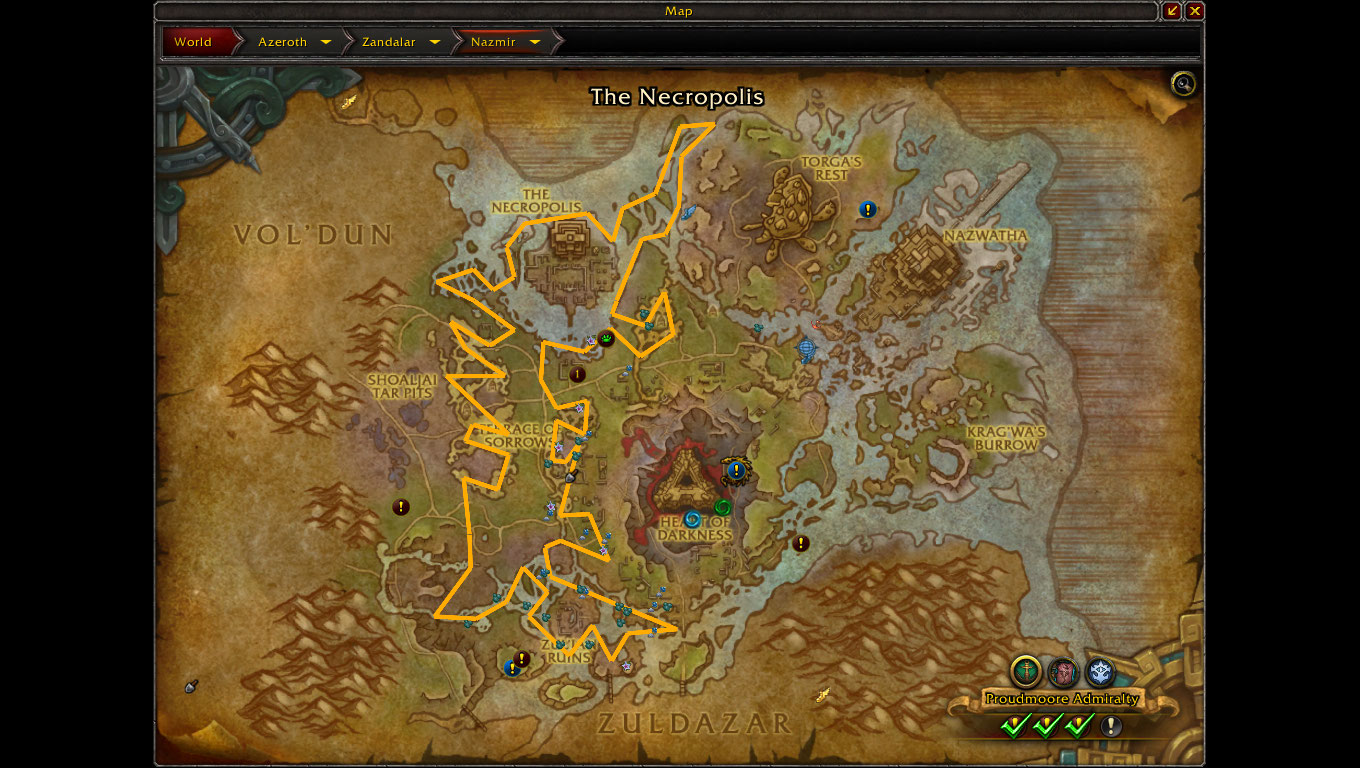Image resolution: width=1360 pixels, height=768 pixels.
Task: Click the green swirl marker at Heart of Darkness
Action: coord(723,507)
